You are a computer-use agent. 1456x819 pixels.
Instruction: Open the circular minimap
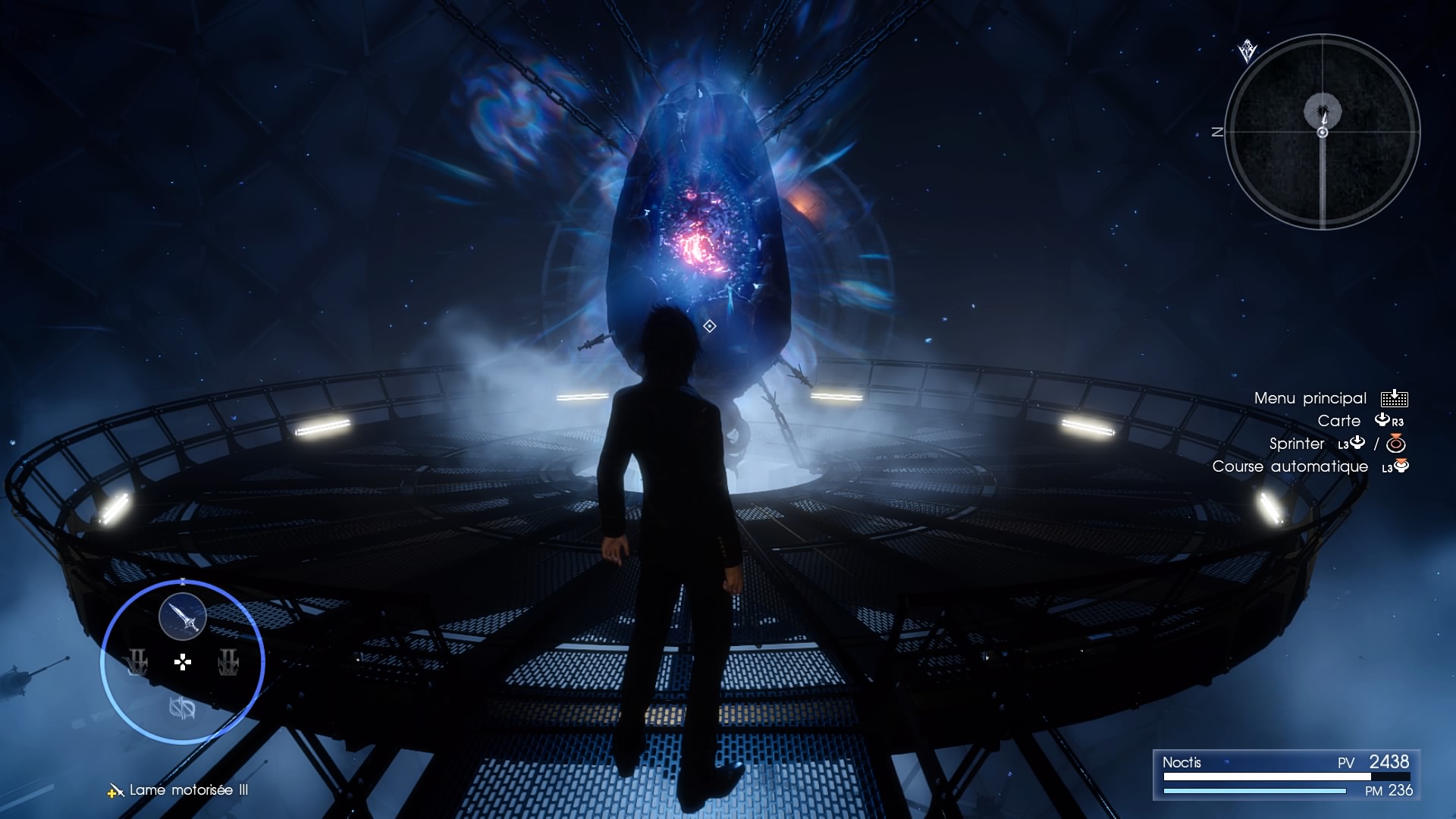point(1323,132)
